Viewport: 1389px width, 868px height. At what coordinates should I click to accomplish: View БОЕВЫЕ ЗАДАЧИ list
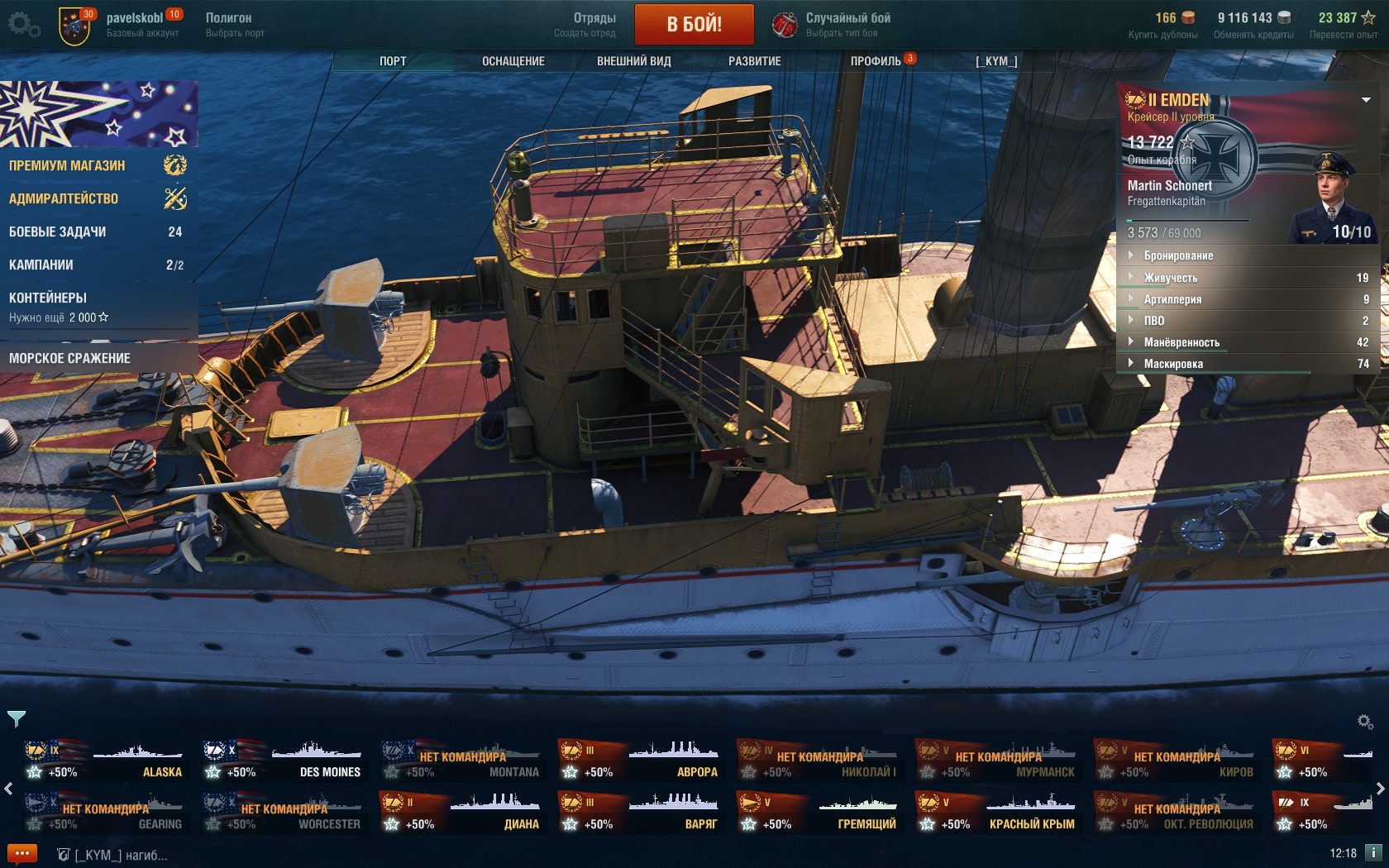click(x=58, y=231)
